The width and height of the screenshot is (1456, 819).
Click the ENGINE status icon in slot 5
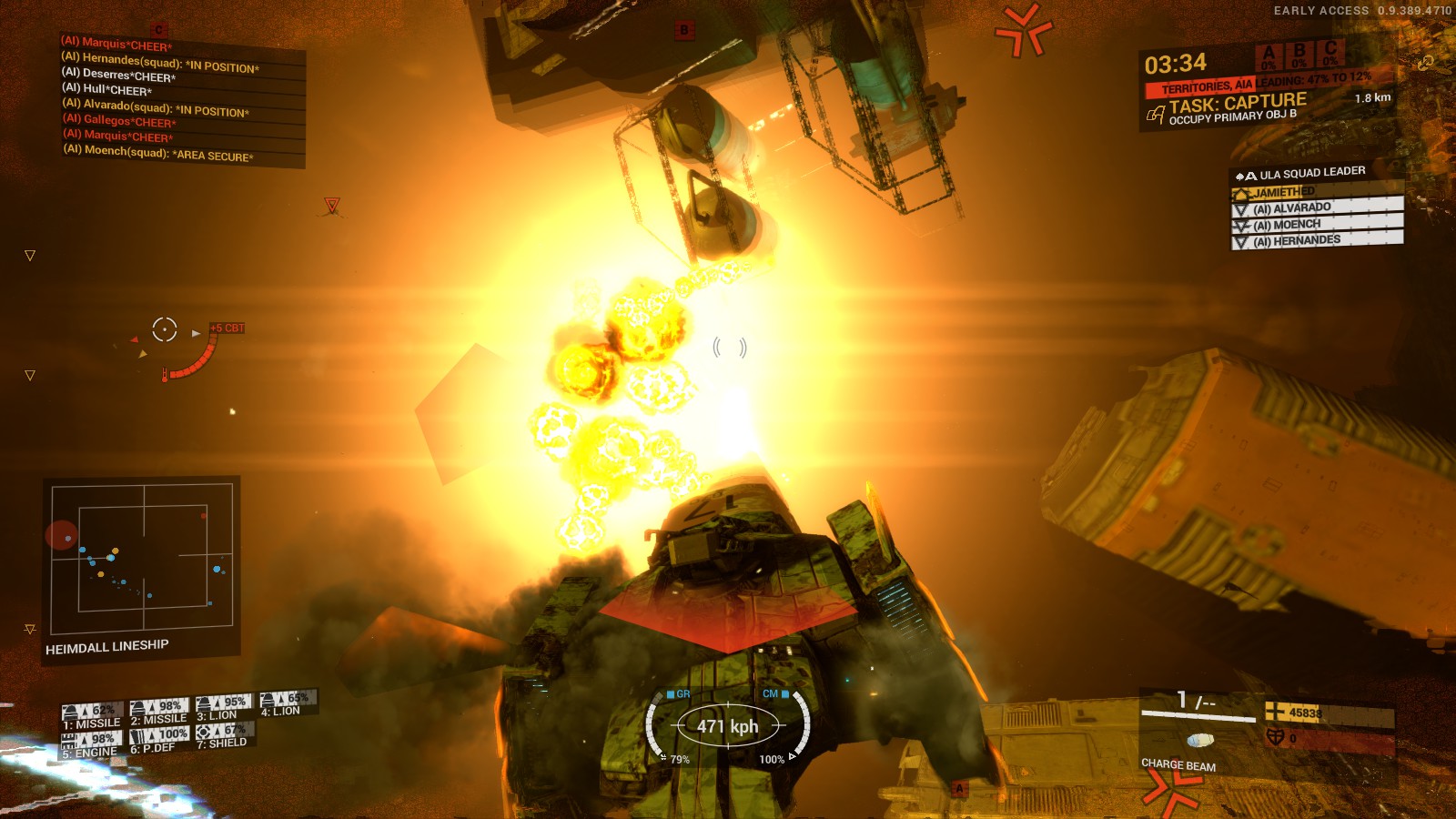(x=69, y=735)
